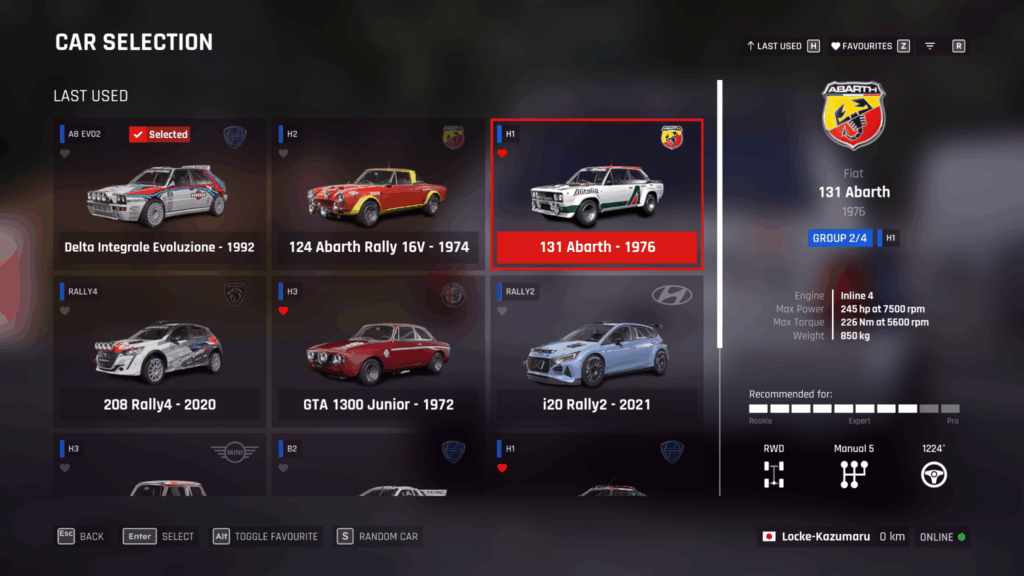This screenshot has width=1024, height=576.
Task: Toggle heart on the 208 Rally4 card
Action: click(65, 311)
